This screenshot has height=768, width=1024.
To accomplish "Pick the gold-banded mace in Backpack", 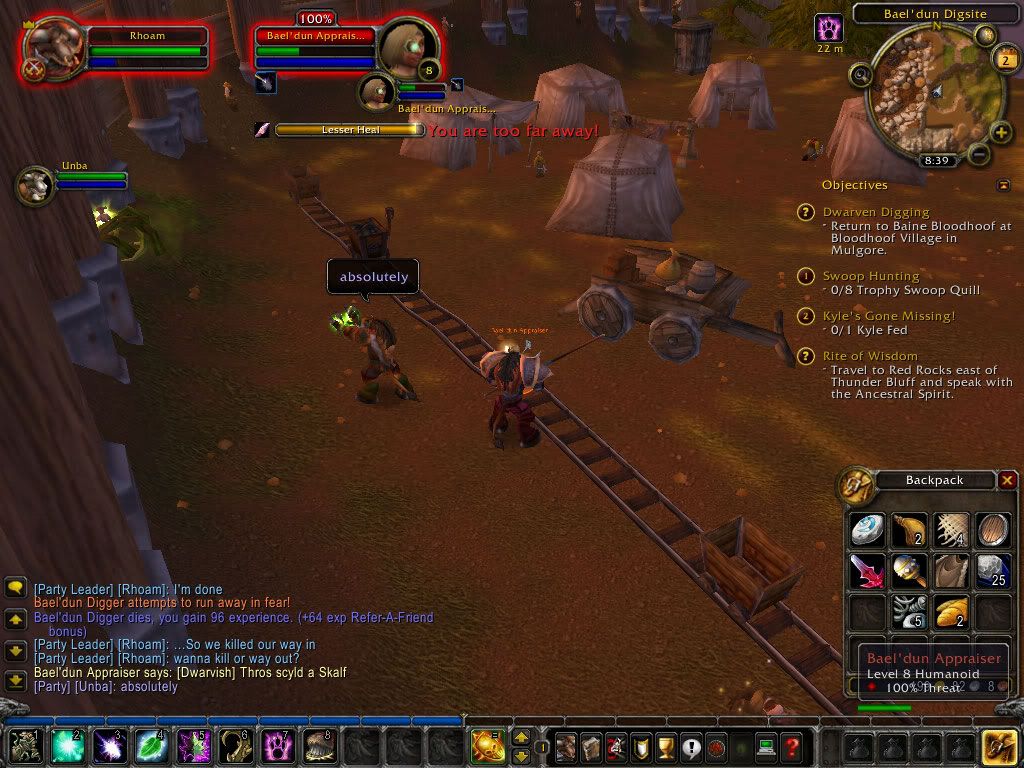I will tap(909, 570).
